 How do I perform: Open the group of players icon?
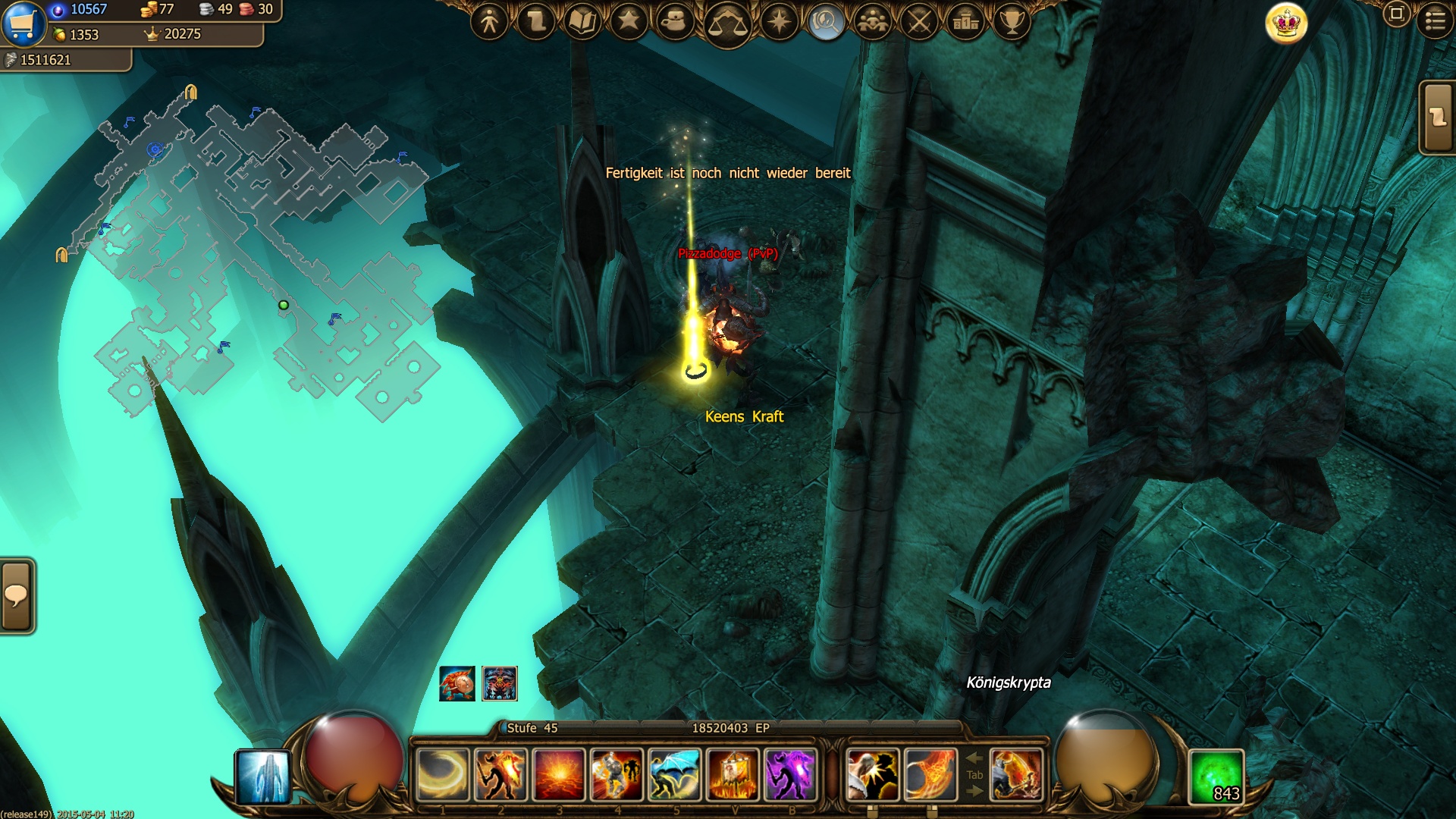873,21
